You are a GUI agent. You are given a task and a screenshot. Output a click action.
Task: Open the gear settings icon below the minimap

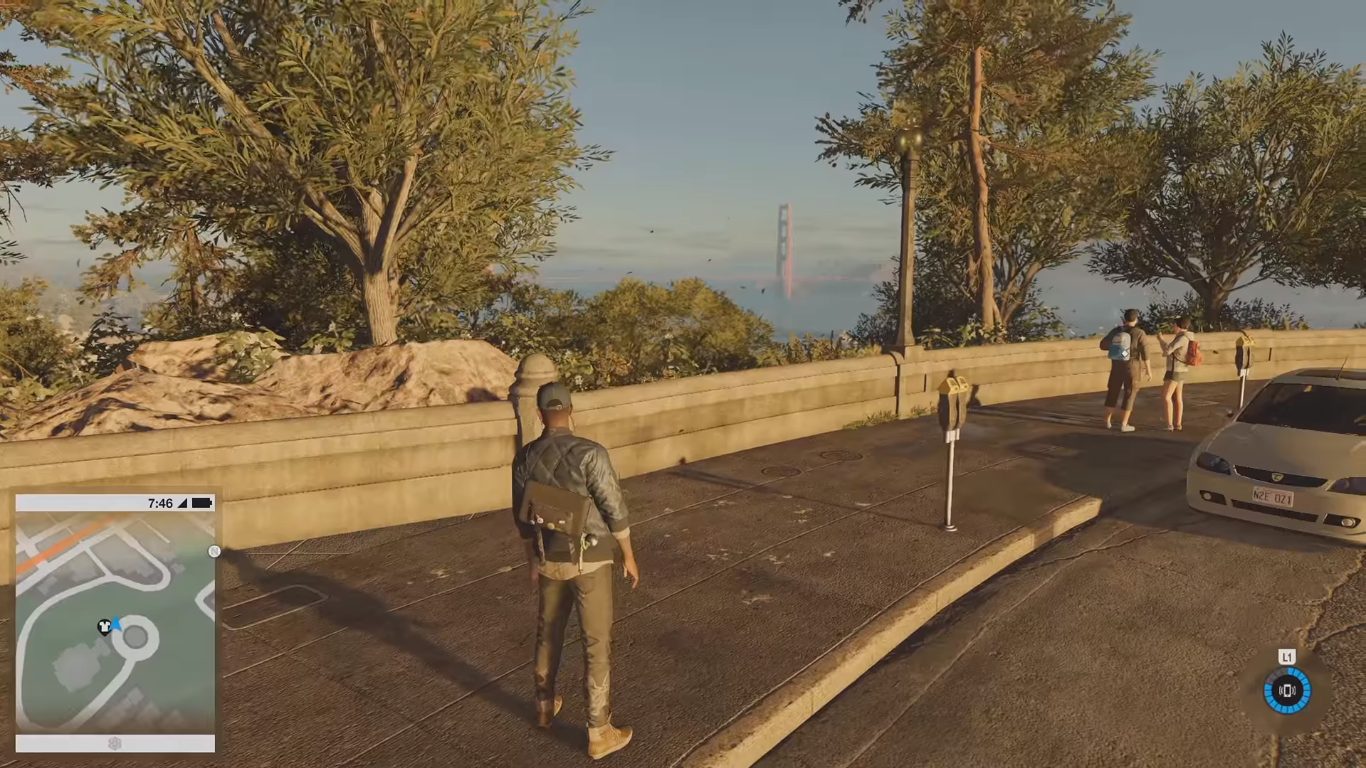pyautogui.click(x=114, y=744)
